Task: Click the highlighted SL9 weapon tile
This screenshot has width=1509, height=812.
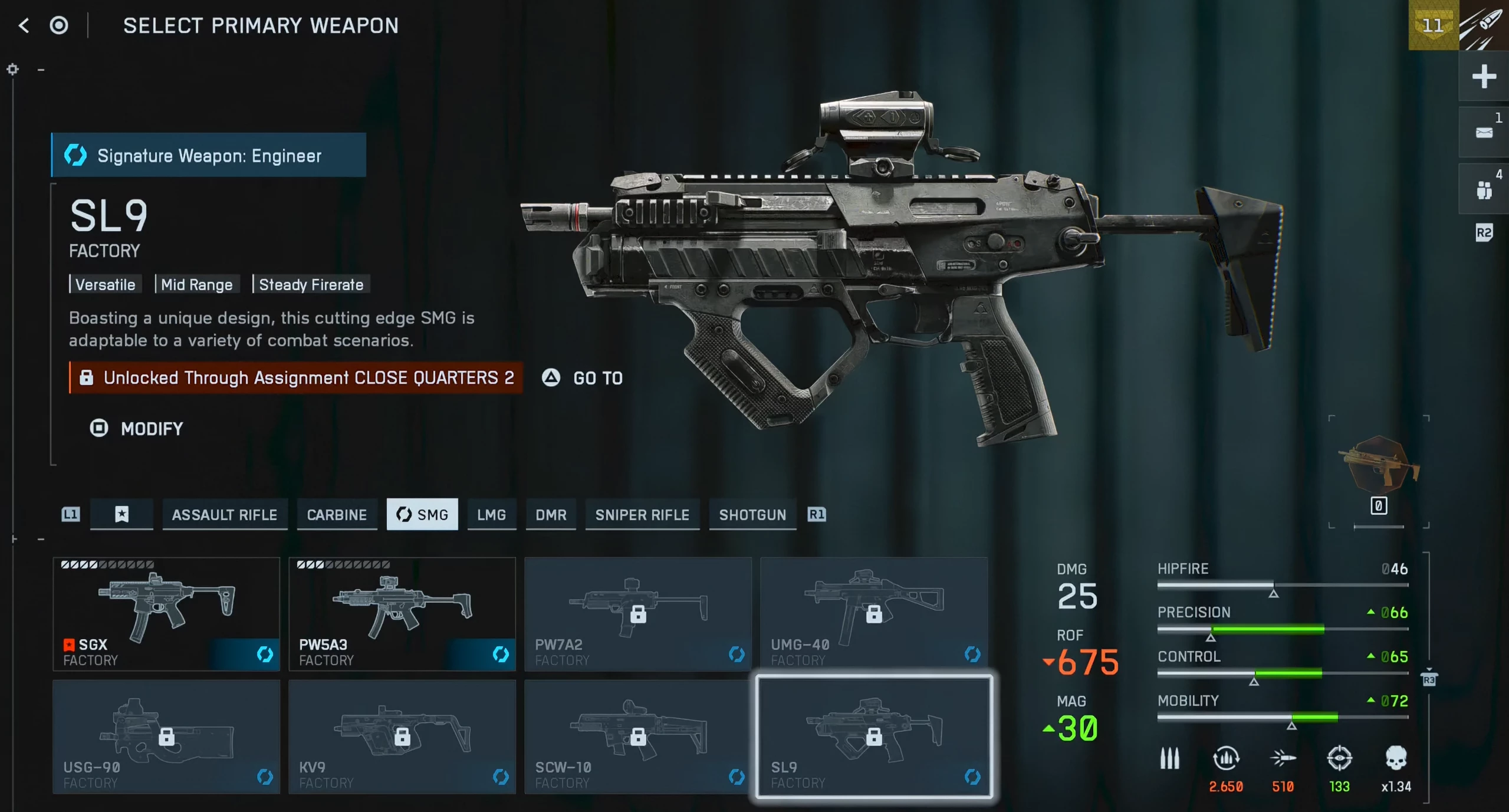Action: click(x=874, y=737)
